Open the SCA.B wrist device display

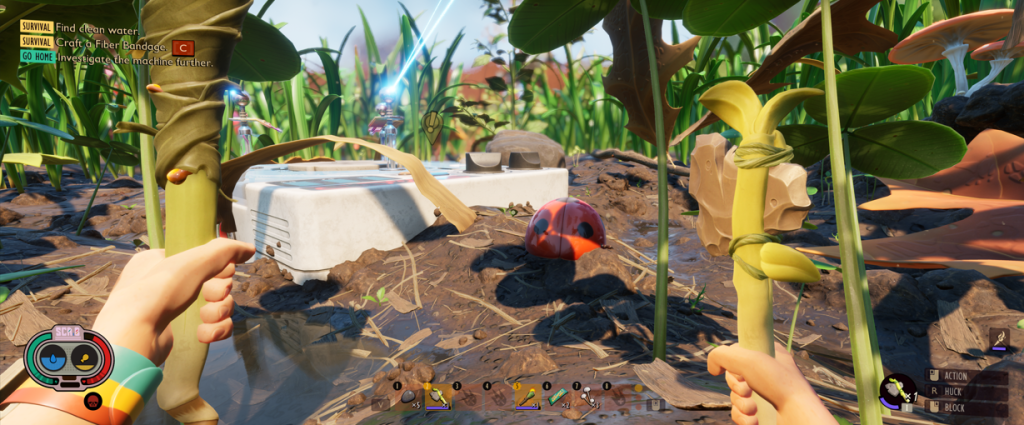tap(68, 357)
